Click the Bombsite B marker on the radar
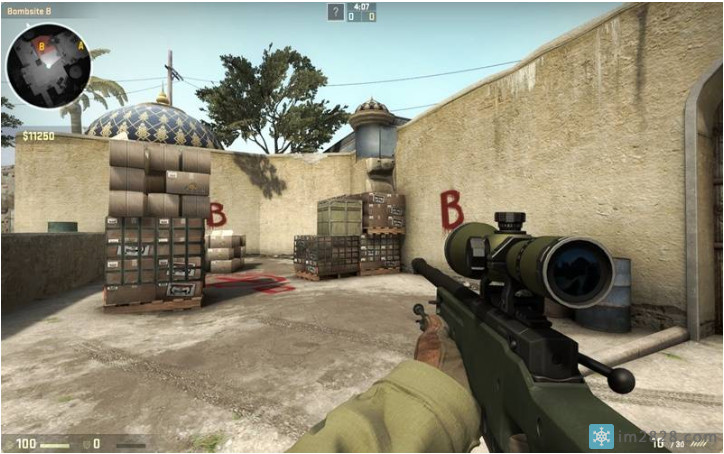Image resolution: width=724 pixels, height=454 pixels. [x=41, y=46]
